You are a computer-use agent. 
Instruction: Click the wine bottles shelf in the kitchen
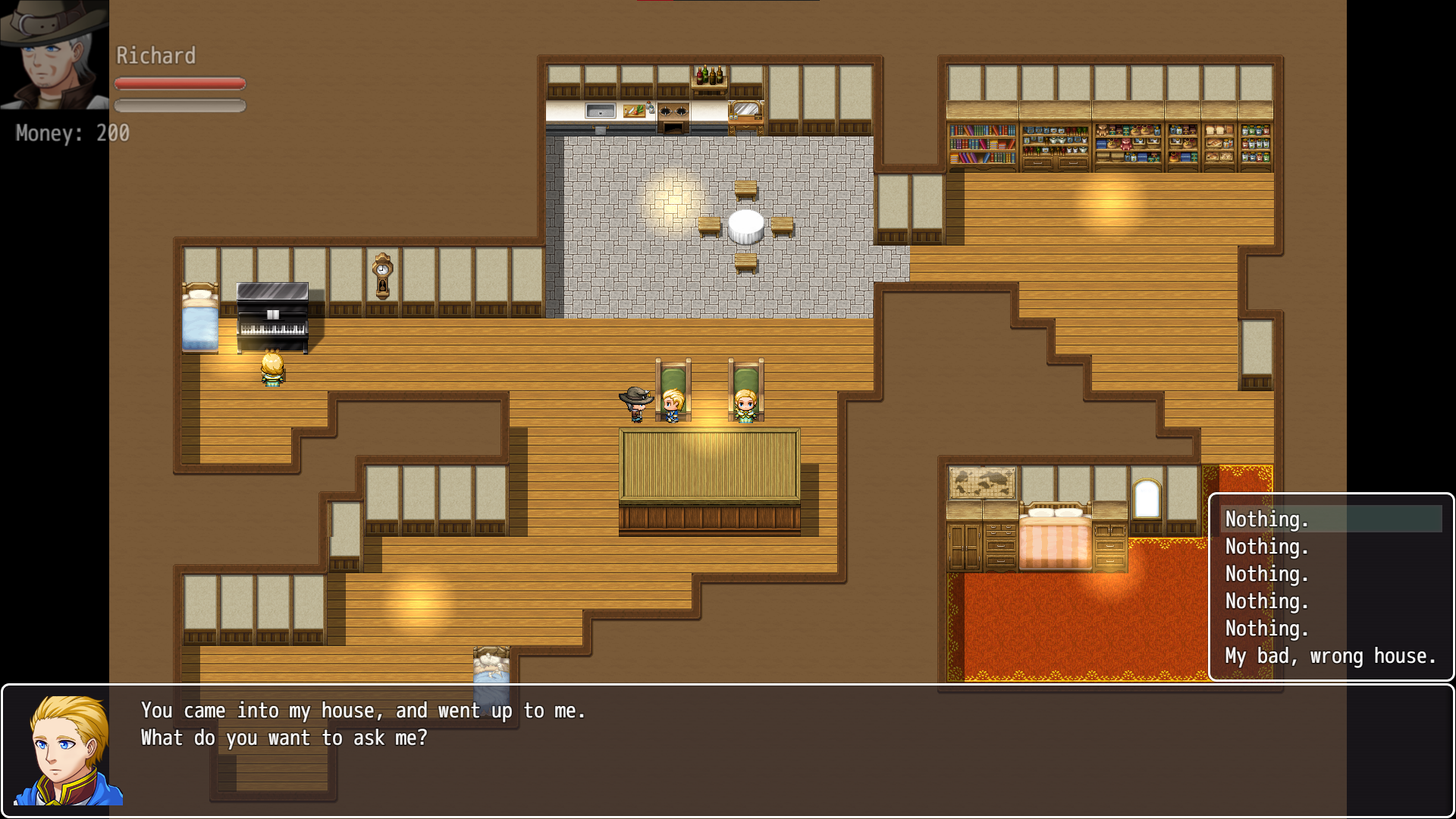click(711, 76)
